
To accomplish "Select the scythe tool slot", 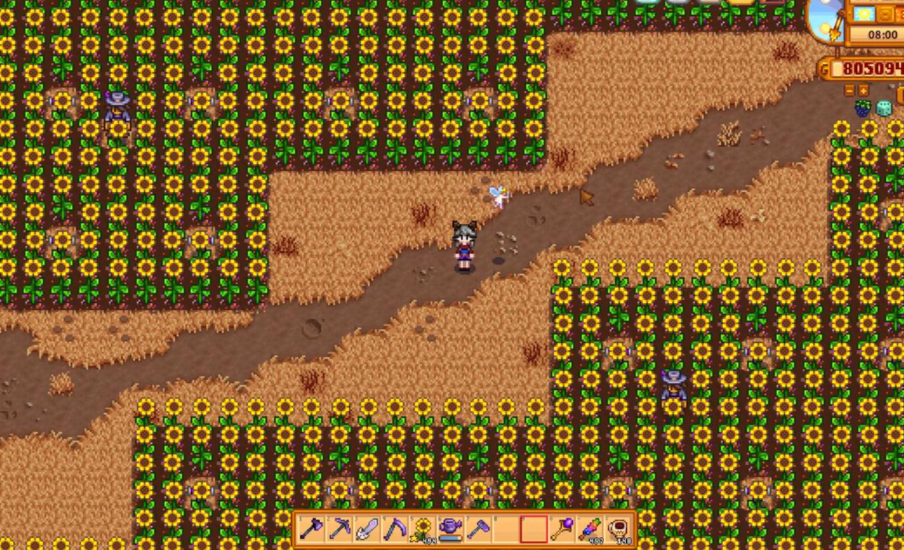I will coord(395,527).
